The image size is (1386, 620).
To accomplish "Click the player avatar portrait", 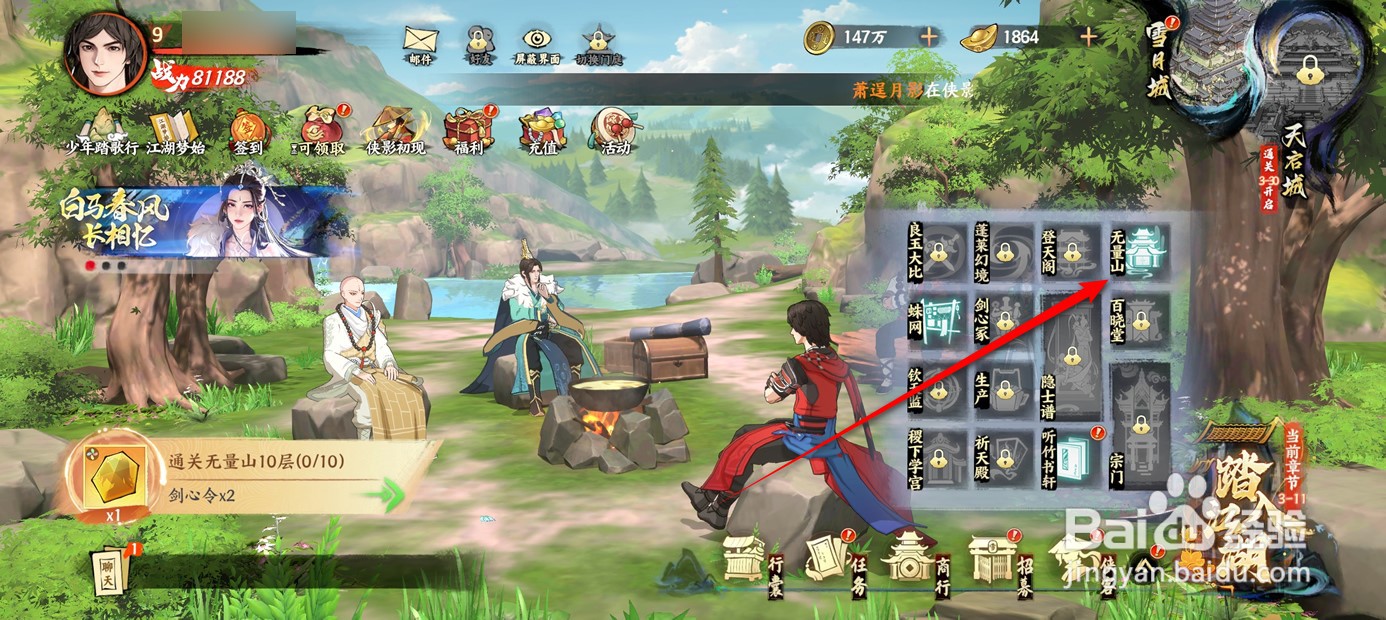I will 105,53.
